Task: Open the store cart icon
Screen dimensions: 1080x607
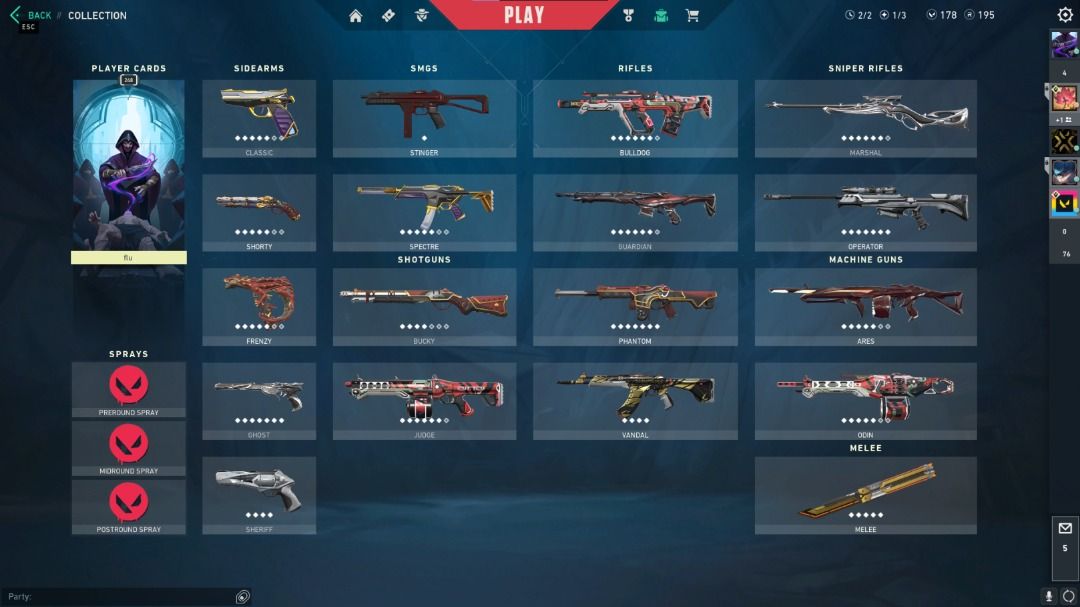Action: (691, 15)
